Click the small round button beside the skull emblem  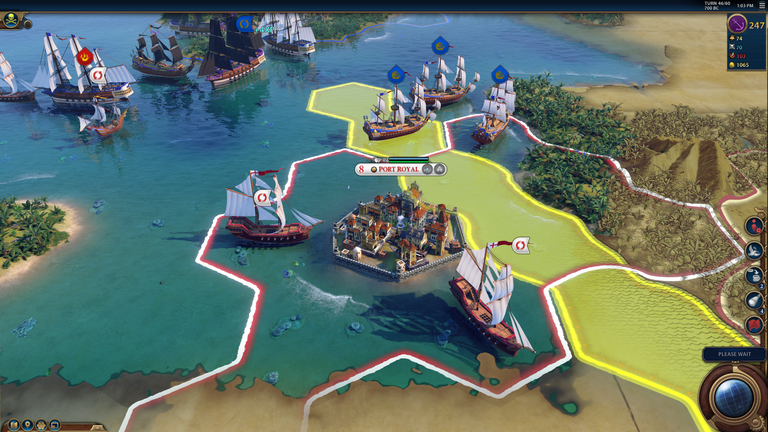[28, 23]
